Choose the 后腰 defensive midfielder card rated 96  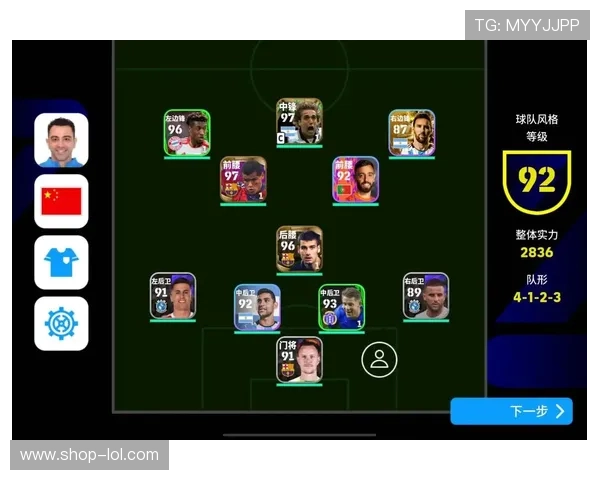pos(300,249)
